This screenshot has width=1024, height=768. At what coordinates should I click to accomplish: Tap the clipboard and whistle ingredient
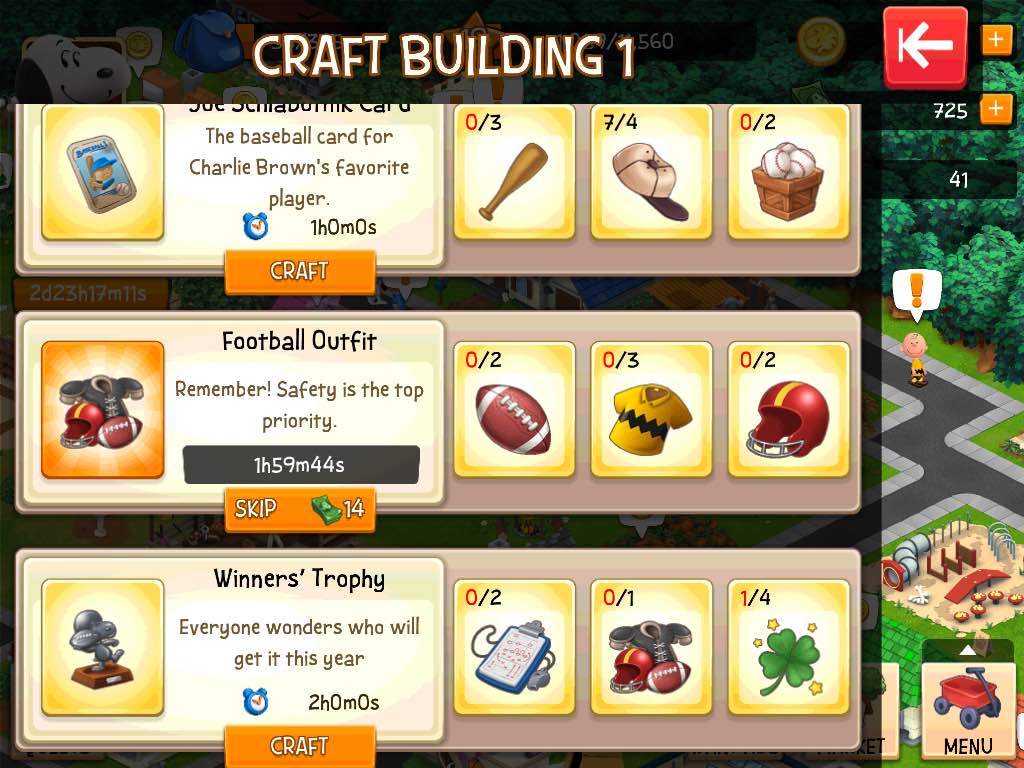514,647
